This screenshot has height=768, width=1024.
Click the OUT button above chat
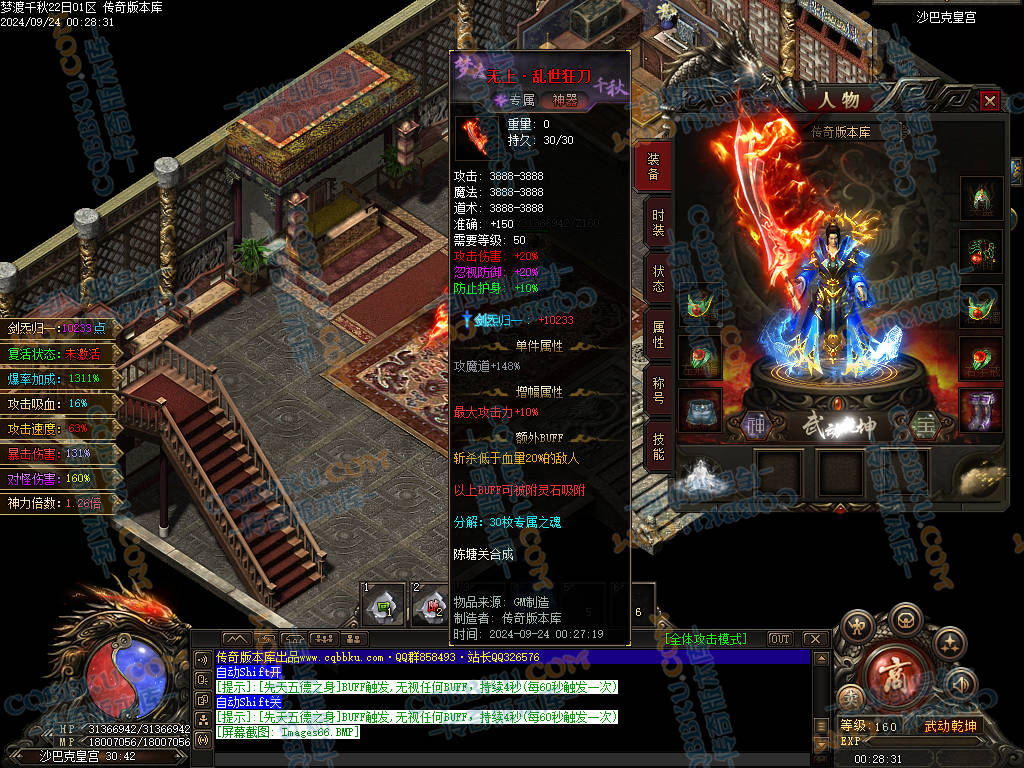tap(779, 639)
